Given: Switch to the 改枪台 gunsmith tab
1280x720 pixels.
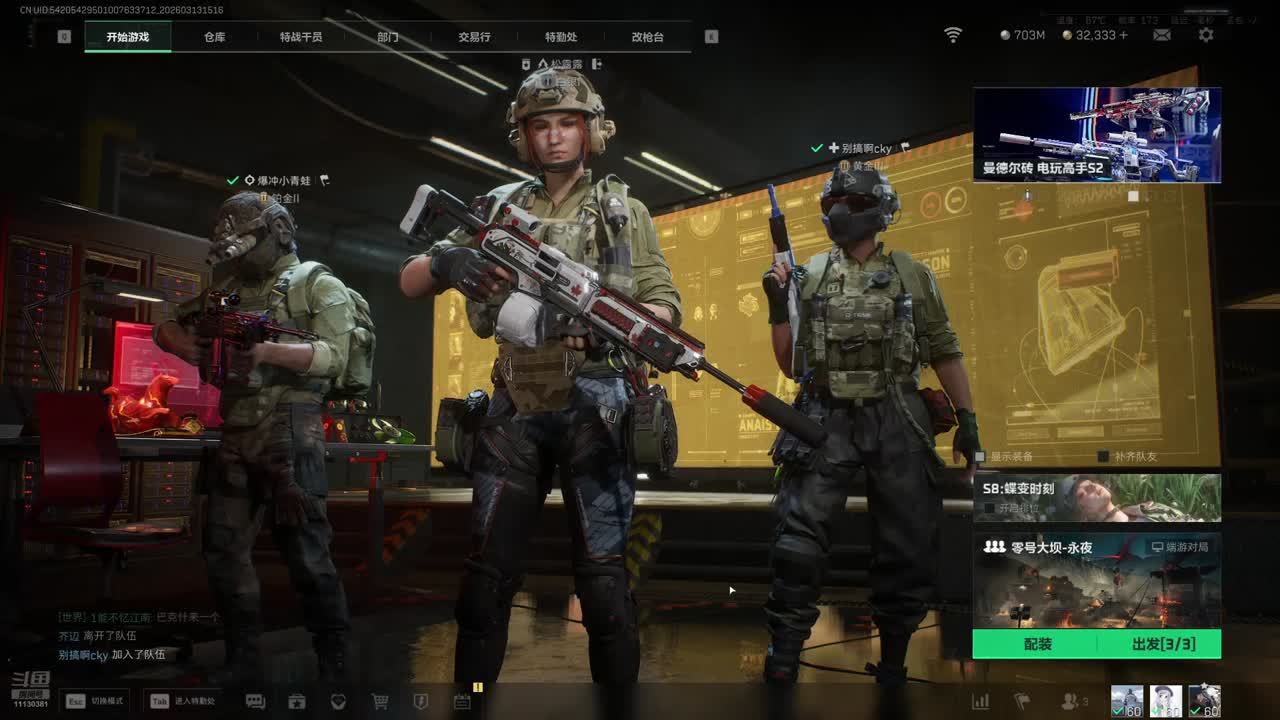Looking at the screenshot, I should (x=647, y=37).
